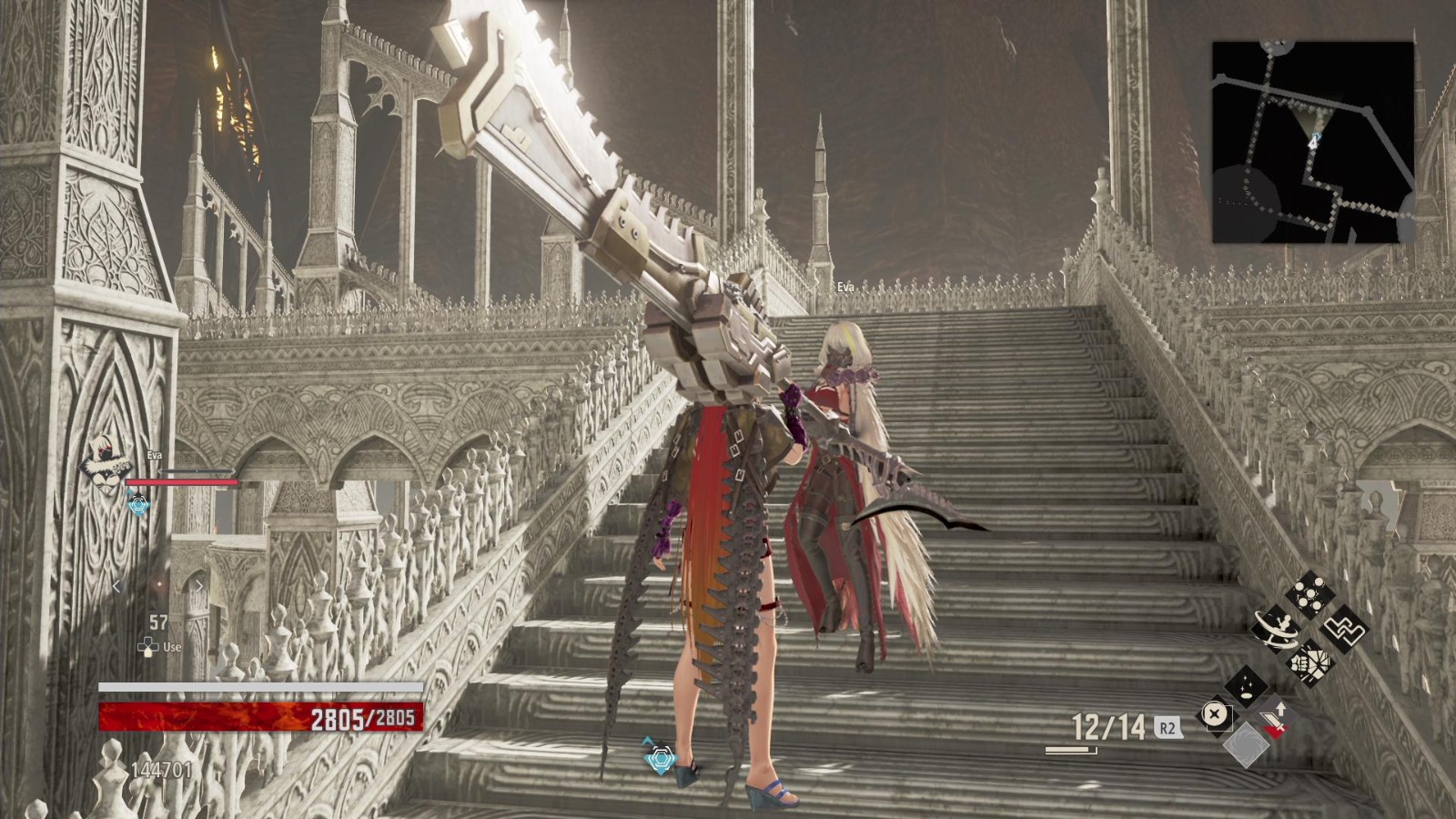Viewport: 1456px width, 819px height.
Task: Select the rising sword buff gift icon
Action: click(1276, 719)
